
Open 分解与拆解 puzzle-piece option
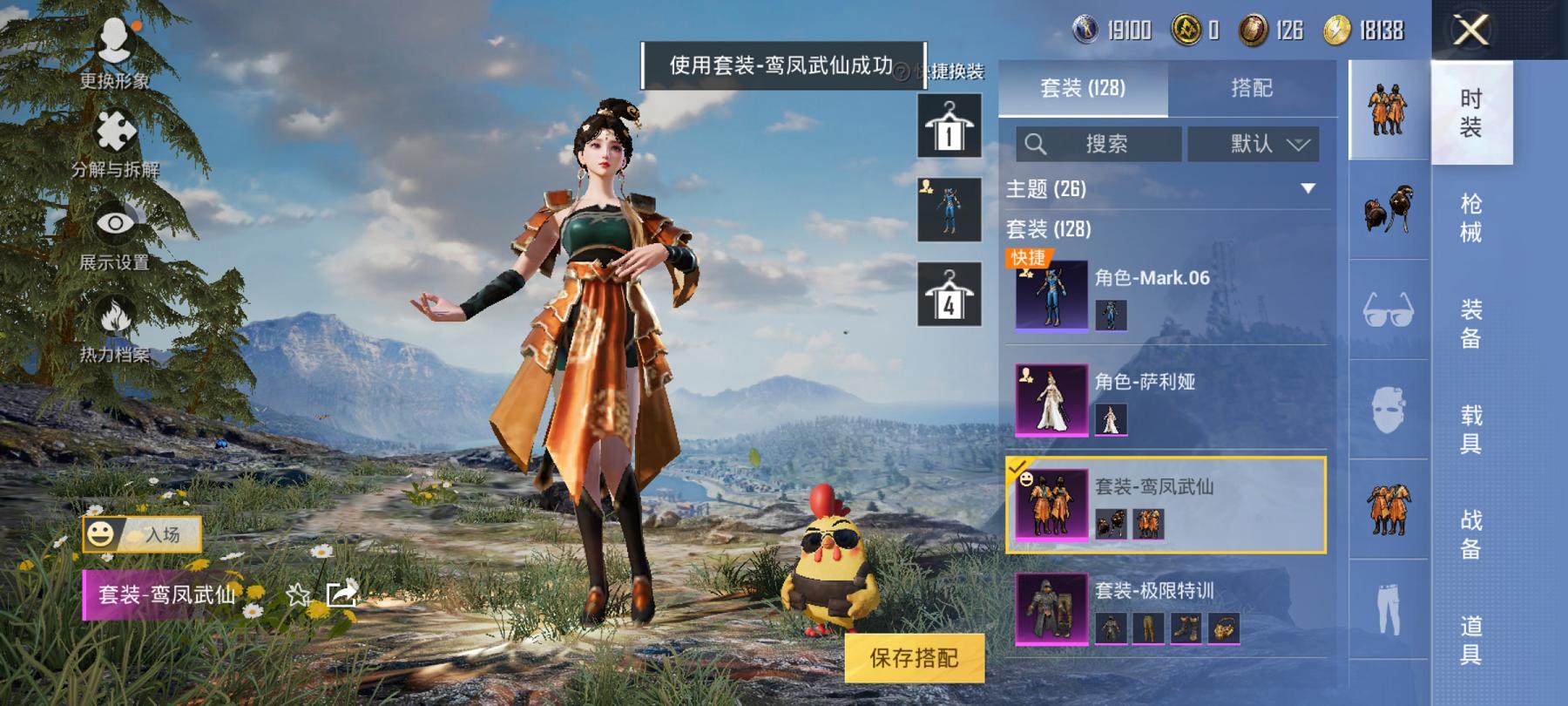(x=115, y=144)
